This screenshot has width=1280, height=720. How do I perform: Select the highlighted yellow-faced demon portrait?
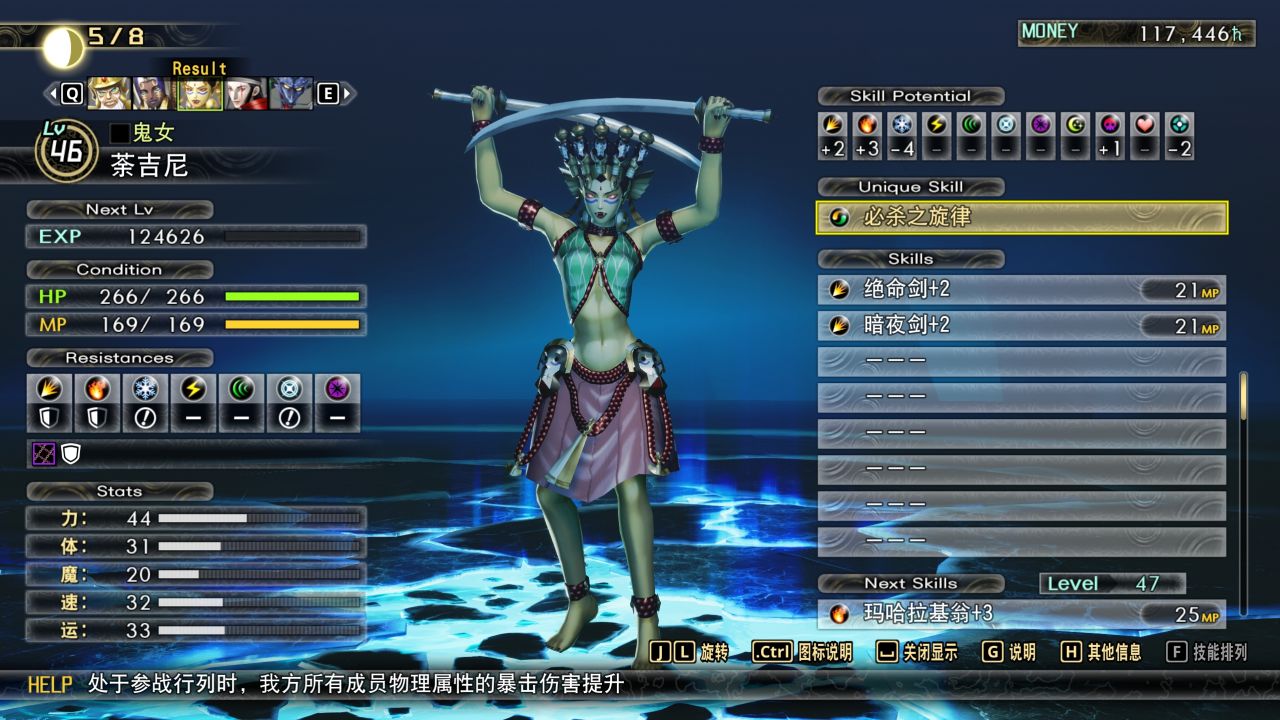click(x=199, y=94)
